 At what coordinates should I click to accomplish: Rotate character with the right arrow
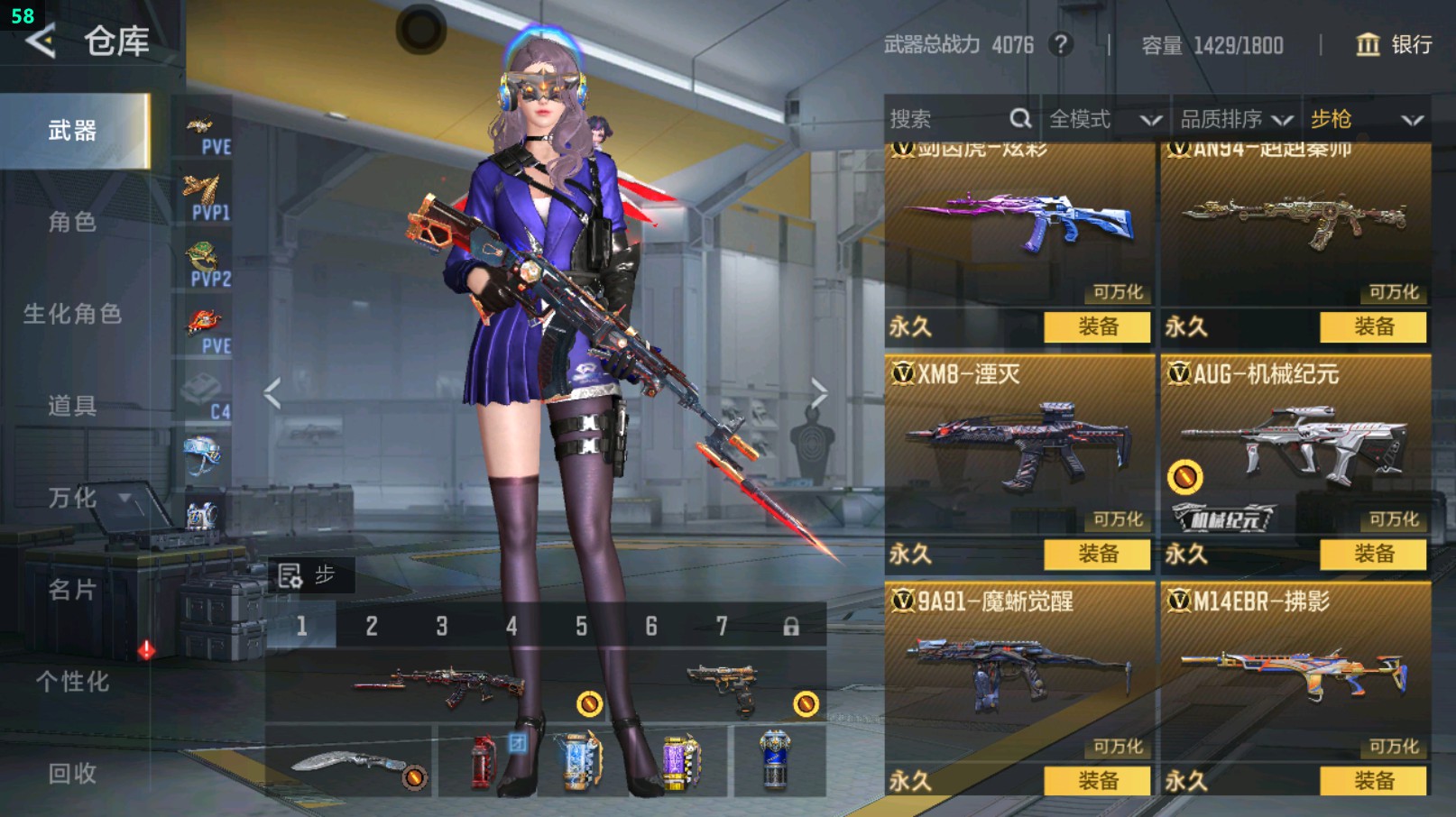point(818,393)
